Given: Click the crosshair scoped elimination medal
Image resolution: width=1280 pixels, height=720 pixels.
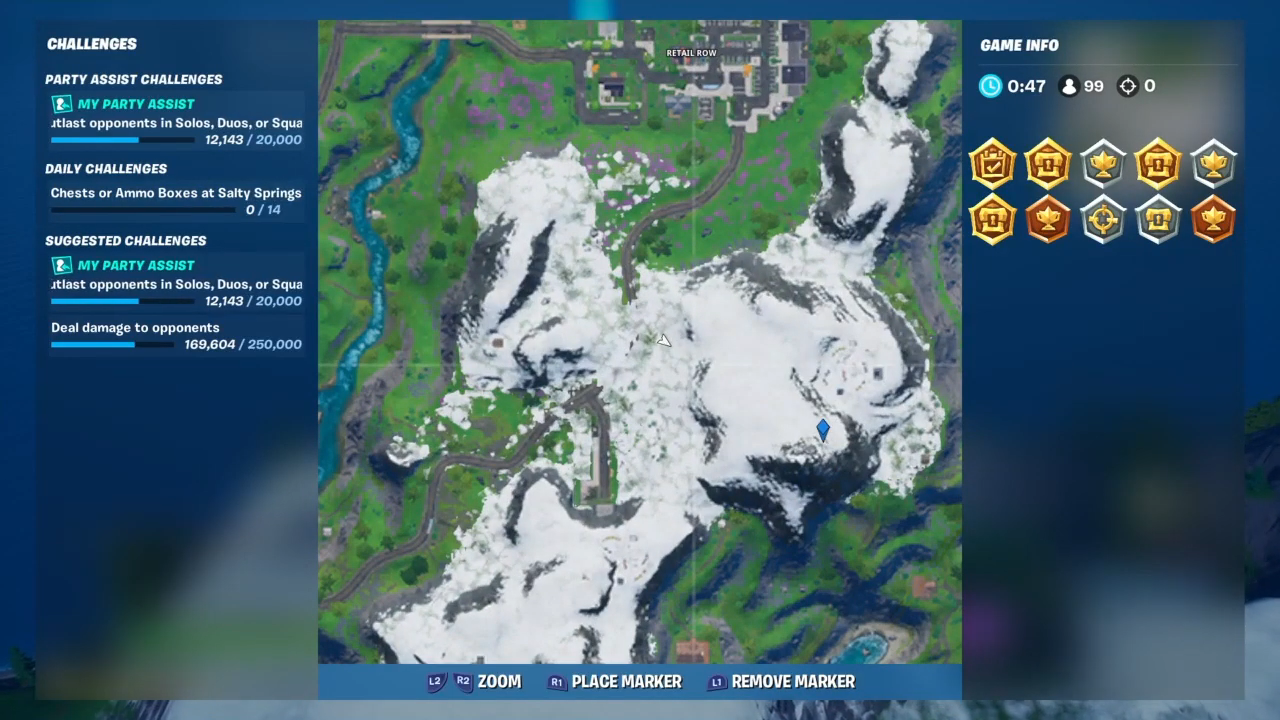Looking at the screenshot, I should pyautogui.click(x=1103, y=220).
